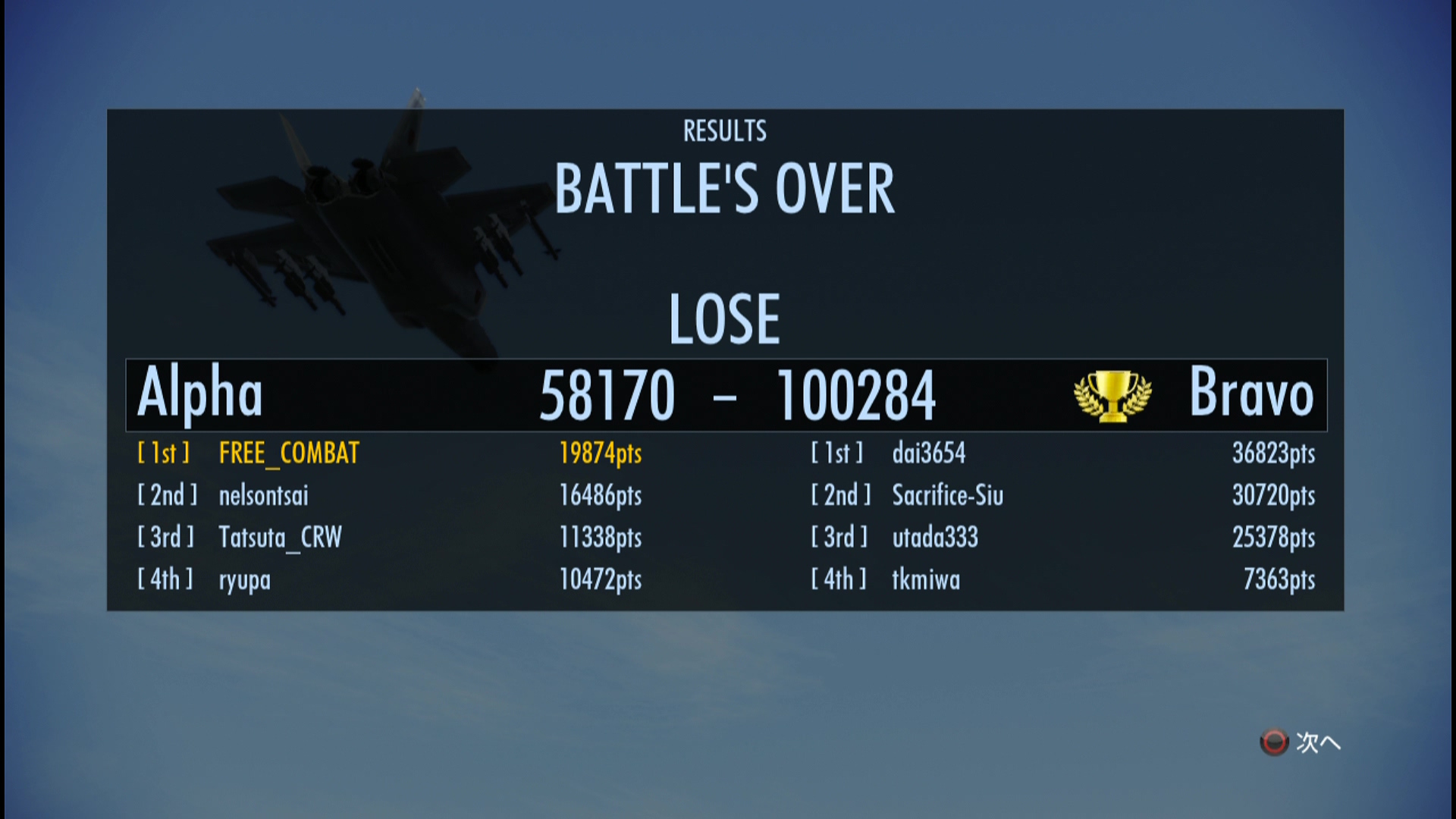This screenshot has height=819, width=1456.
Task: Choose the utada333 player row
Action: tap(935, 538)
